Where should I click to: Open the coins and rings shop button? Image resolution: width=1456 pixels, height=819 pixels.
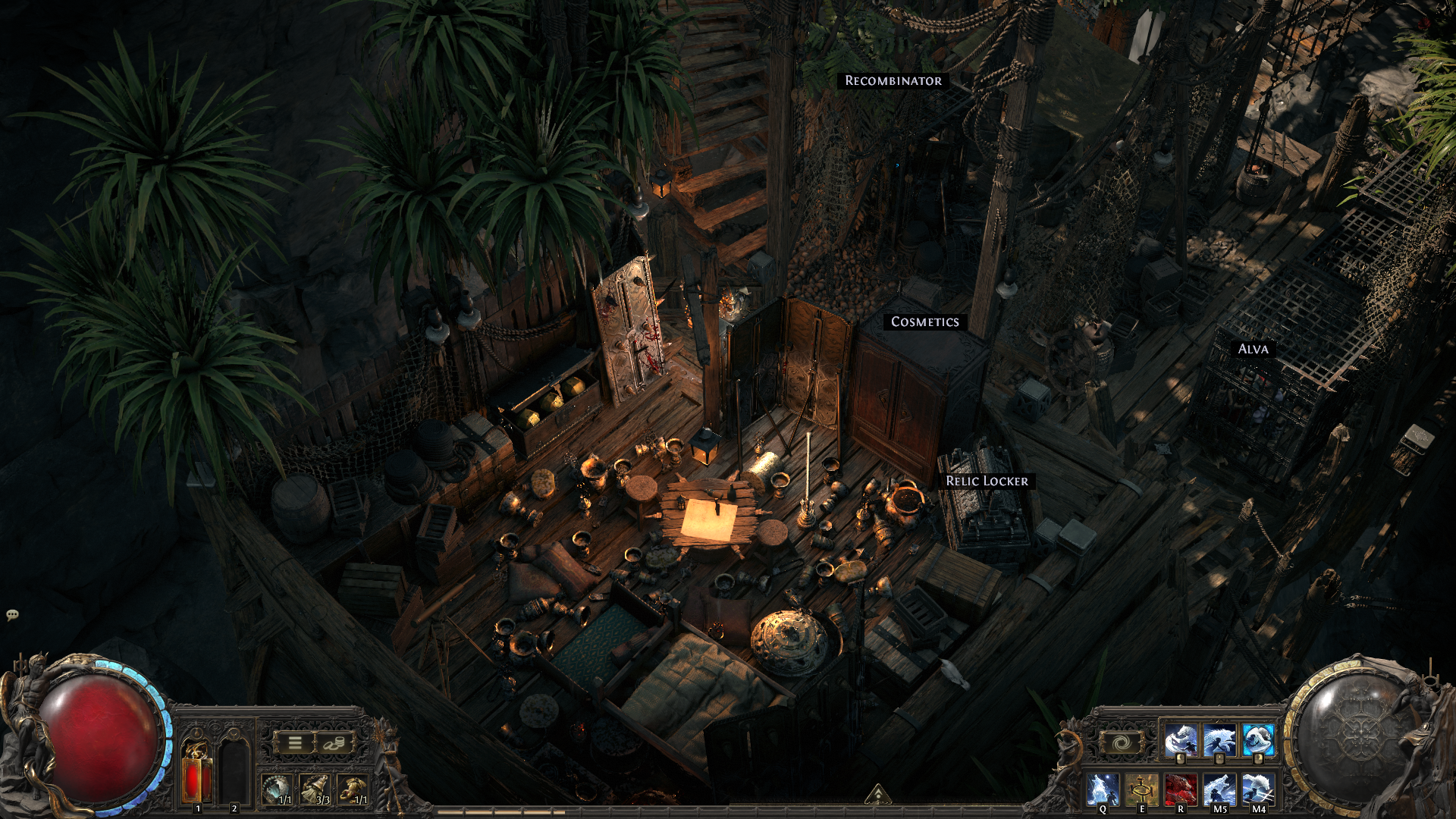pos(334,743)
